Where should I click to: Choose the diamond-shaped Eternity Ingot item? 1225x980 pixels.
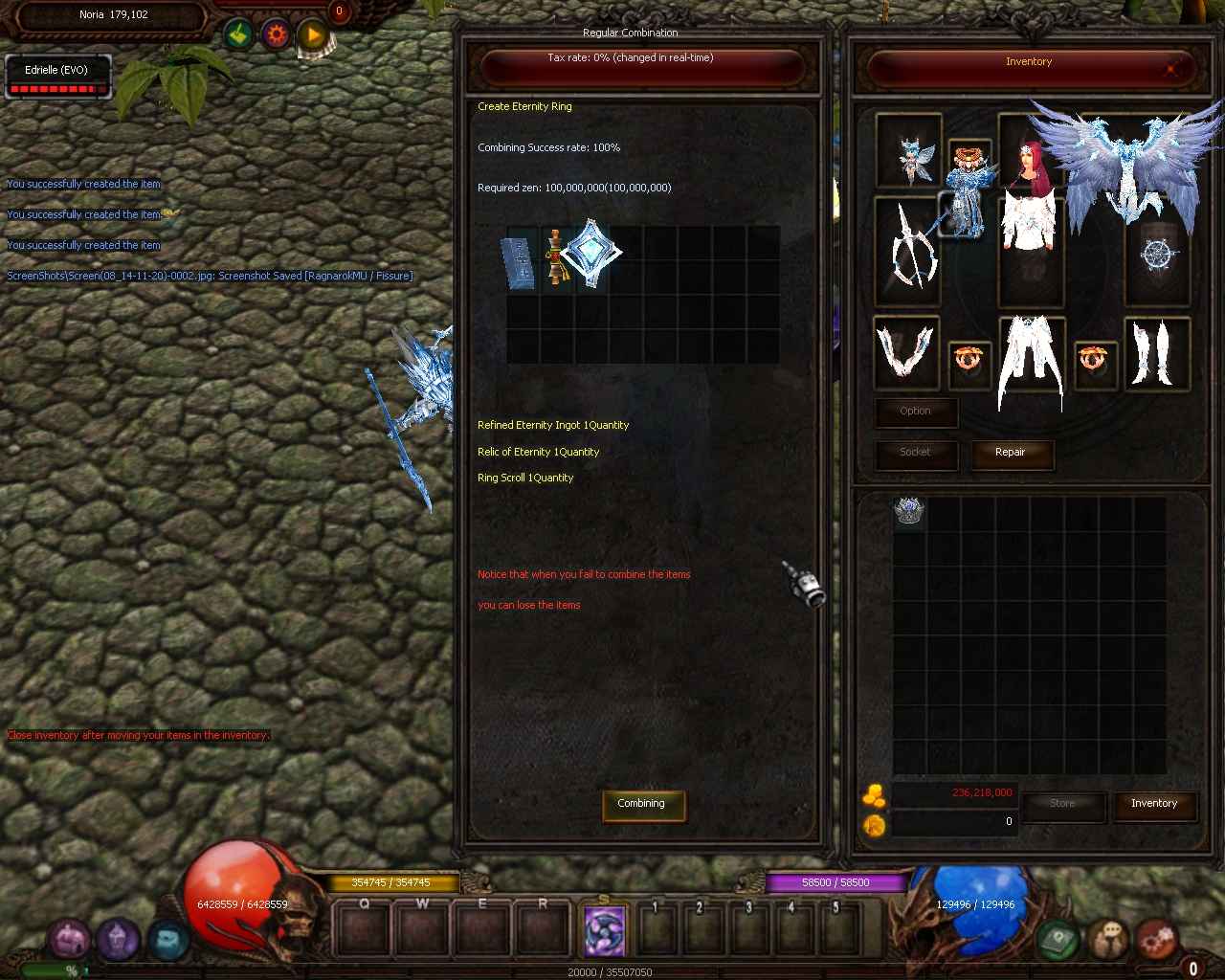(x=590, y=253)
